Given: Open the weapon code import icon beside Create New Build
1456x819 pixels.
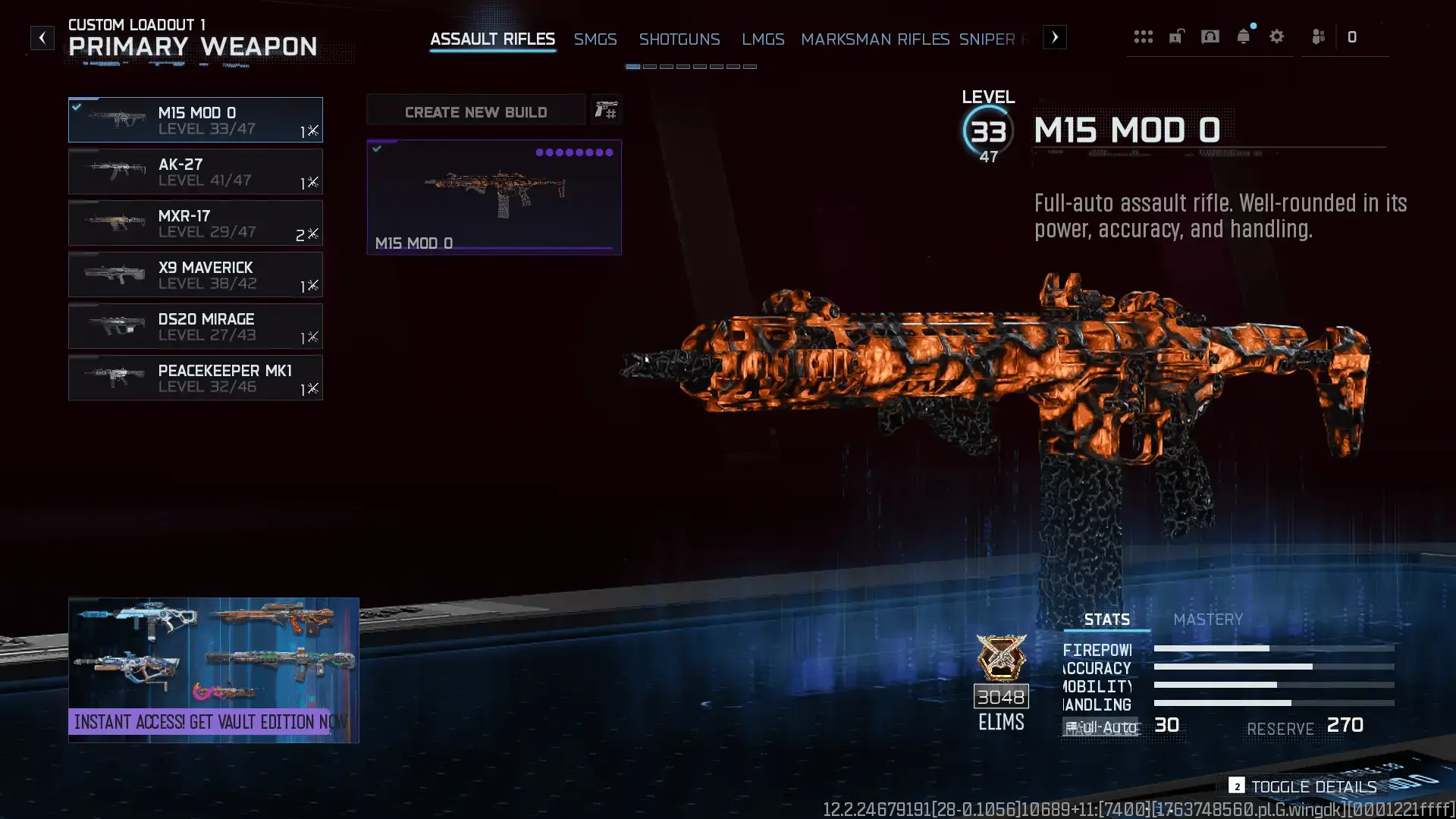Looking at the screenshot, I should (606, 110).
